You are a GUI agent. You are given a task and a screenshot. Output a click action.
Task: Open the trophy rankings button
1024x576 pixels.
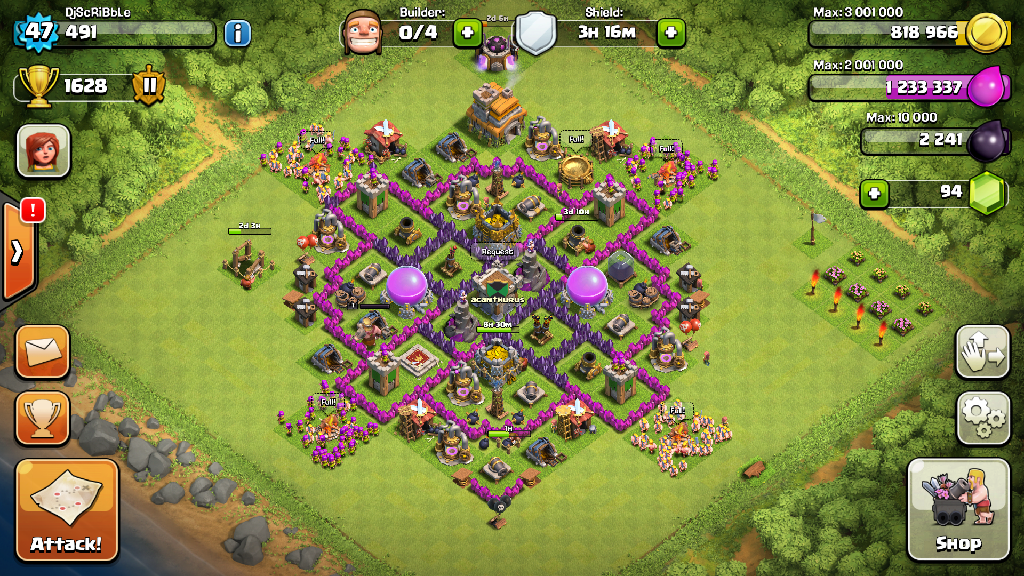pos(42,418)
